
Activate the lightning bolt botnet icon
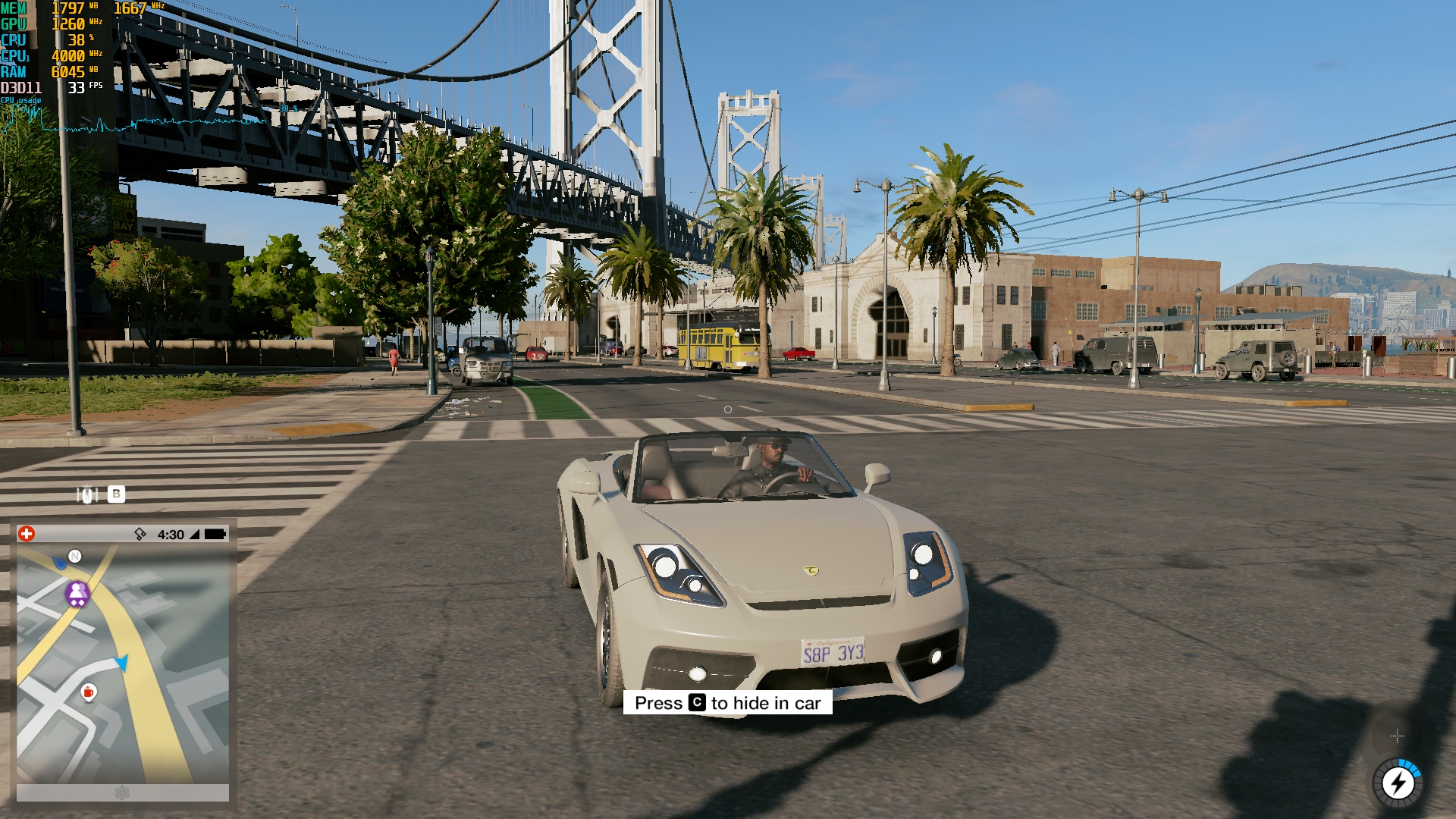(x=1398, y=783)
